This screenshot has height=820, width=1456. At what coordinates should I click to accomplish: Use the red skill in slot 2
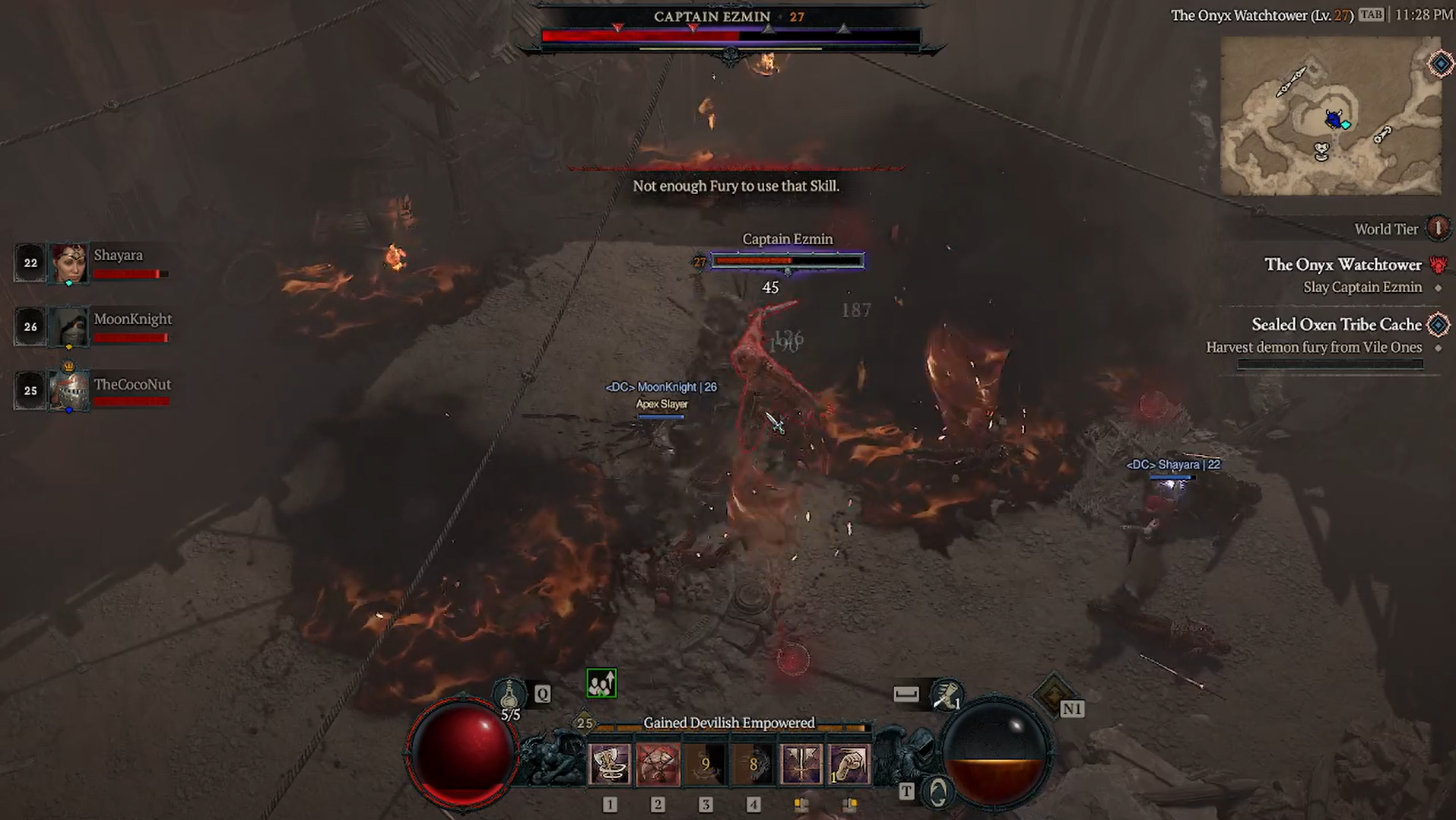tap(658, 764)
